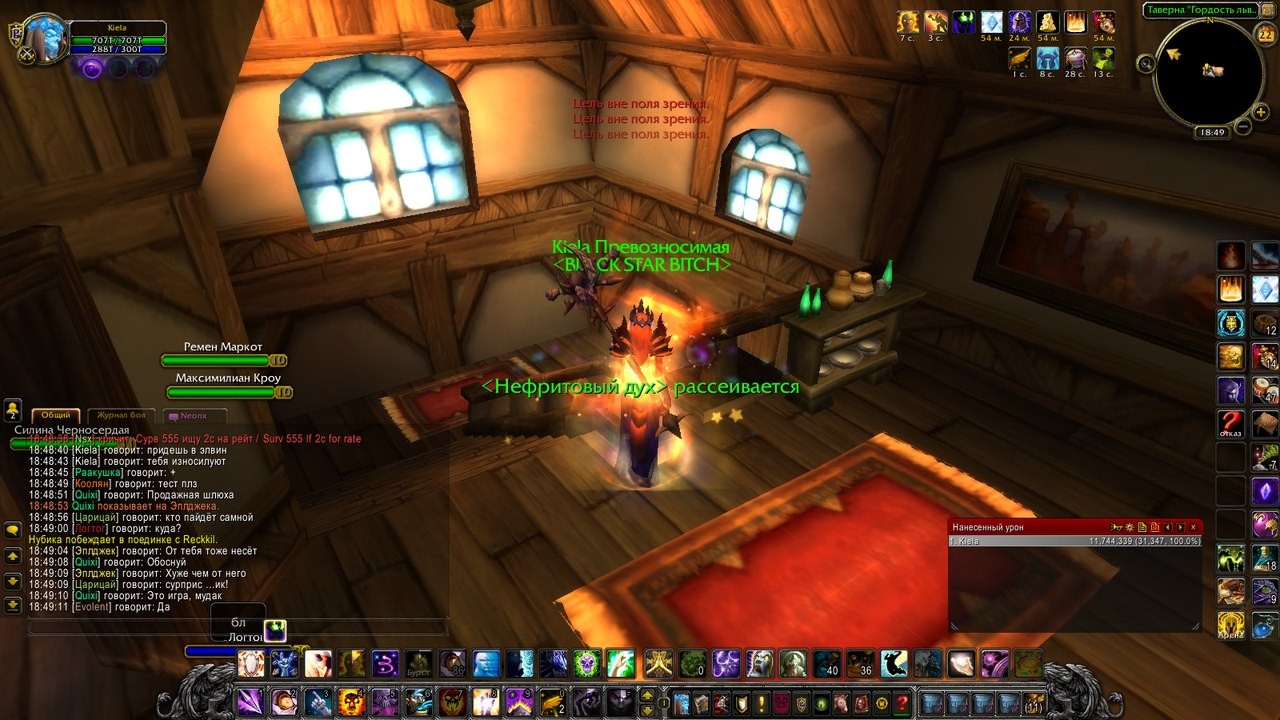Image resolution: width=1280 pixels, height=720 pixels.
Task: Use the ability labeled "Бурст"
Action: [419, 663]
